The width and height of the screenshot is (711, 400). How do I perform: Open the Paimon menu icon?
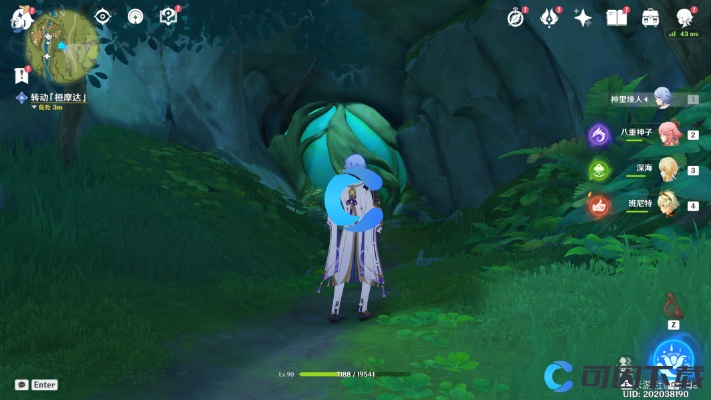pyautogui.click(x=21, y=19)
